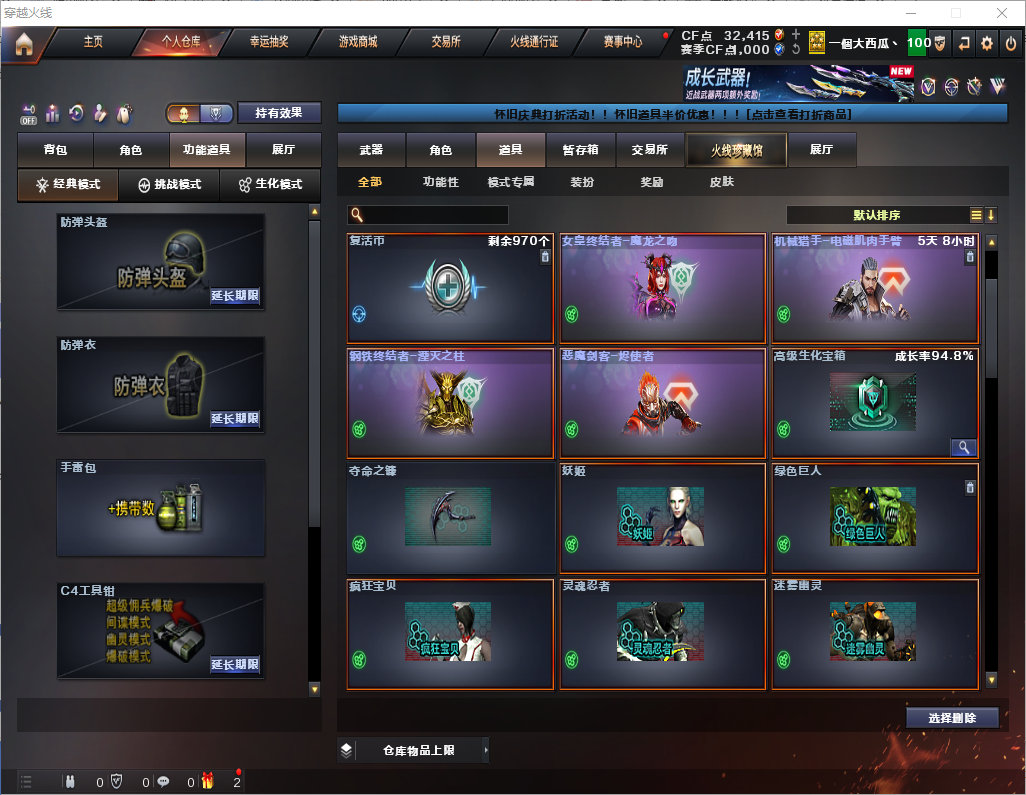1026x795 pixels.
Task: Extend the 防弹头盔 helmet duration
Action: tap(235, 296)
